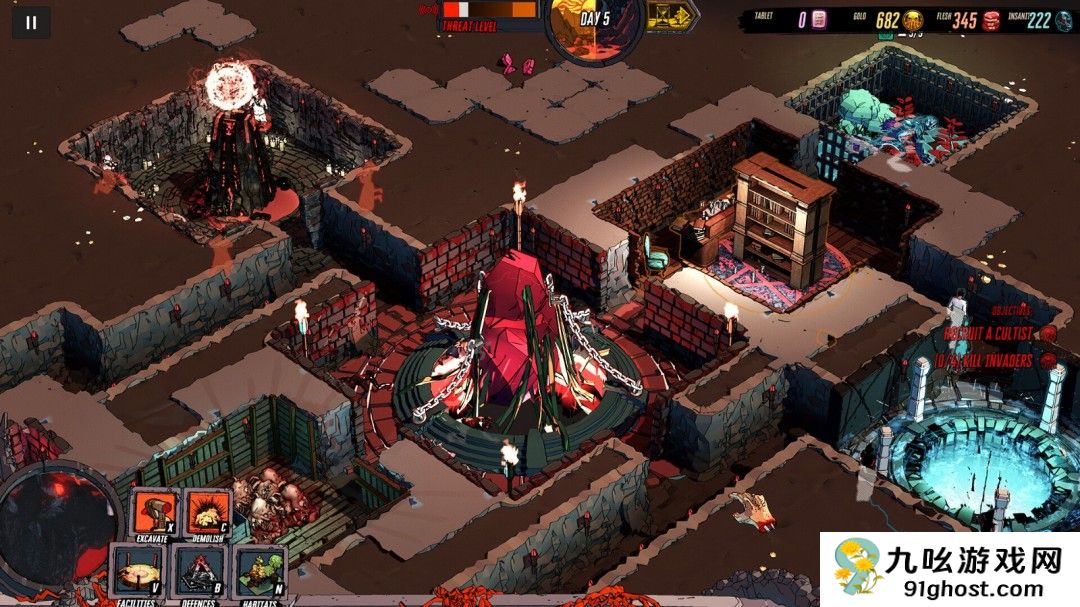Click the Insanity resource icon
Image resolution: width=1080 pixels, height=607 pixels.
1066,20
